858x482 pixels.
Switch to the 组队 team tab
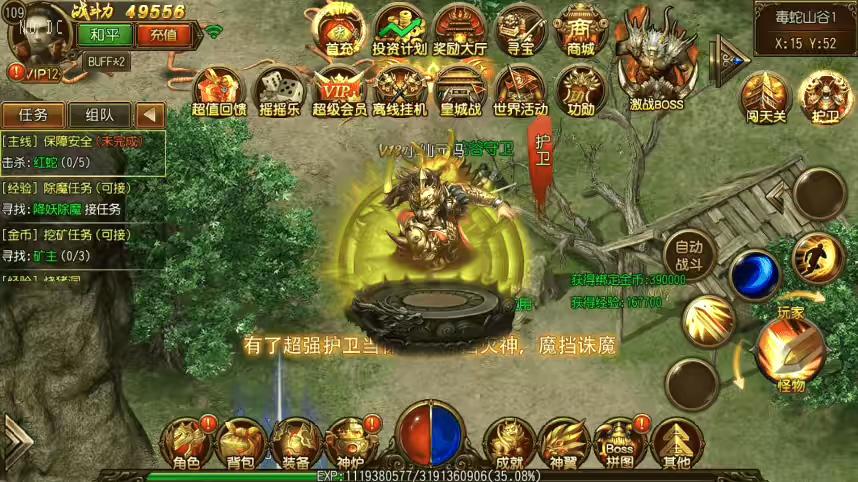click(98, 115)
